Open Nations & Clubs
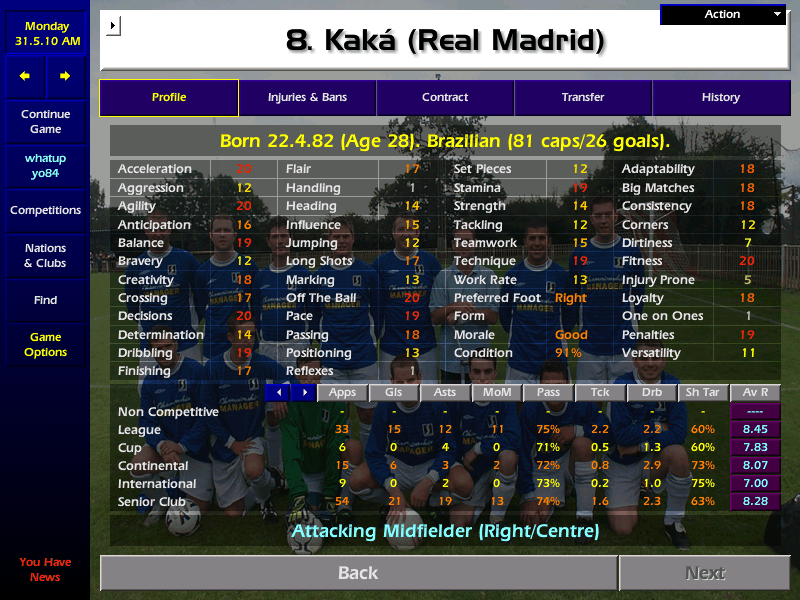The image size is (800, 600). [x=45, y=256]
